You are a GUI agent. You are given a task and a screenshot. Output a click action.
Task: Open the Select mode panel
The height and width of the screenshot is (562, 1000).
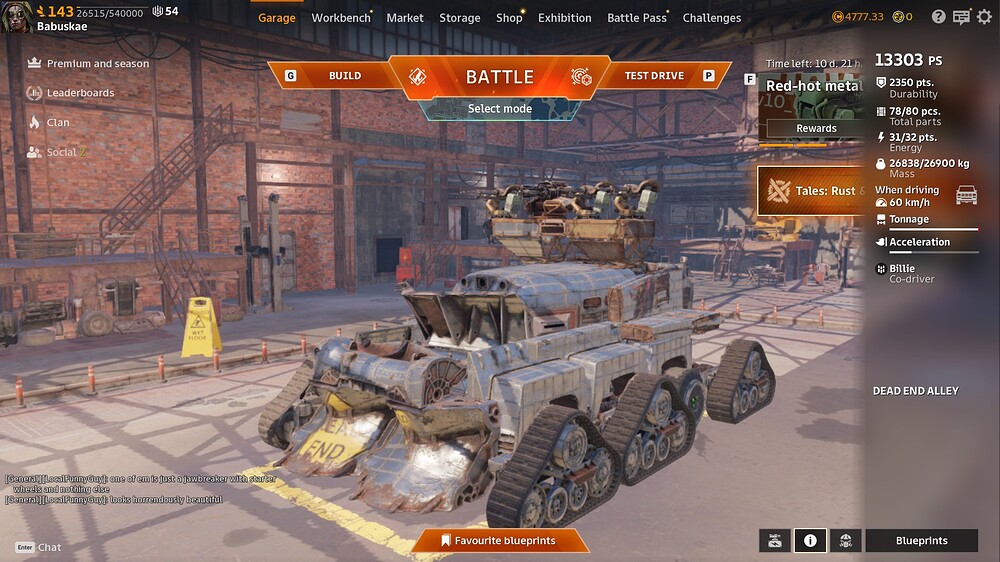click(499, 109)
